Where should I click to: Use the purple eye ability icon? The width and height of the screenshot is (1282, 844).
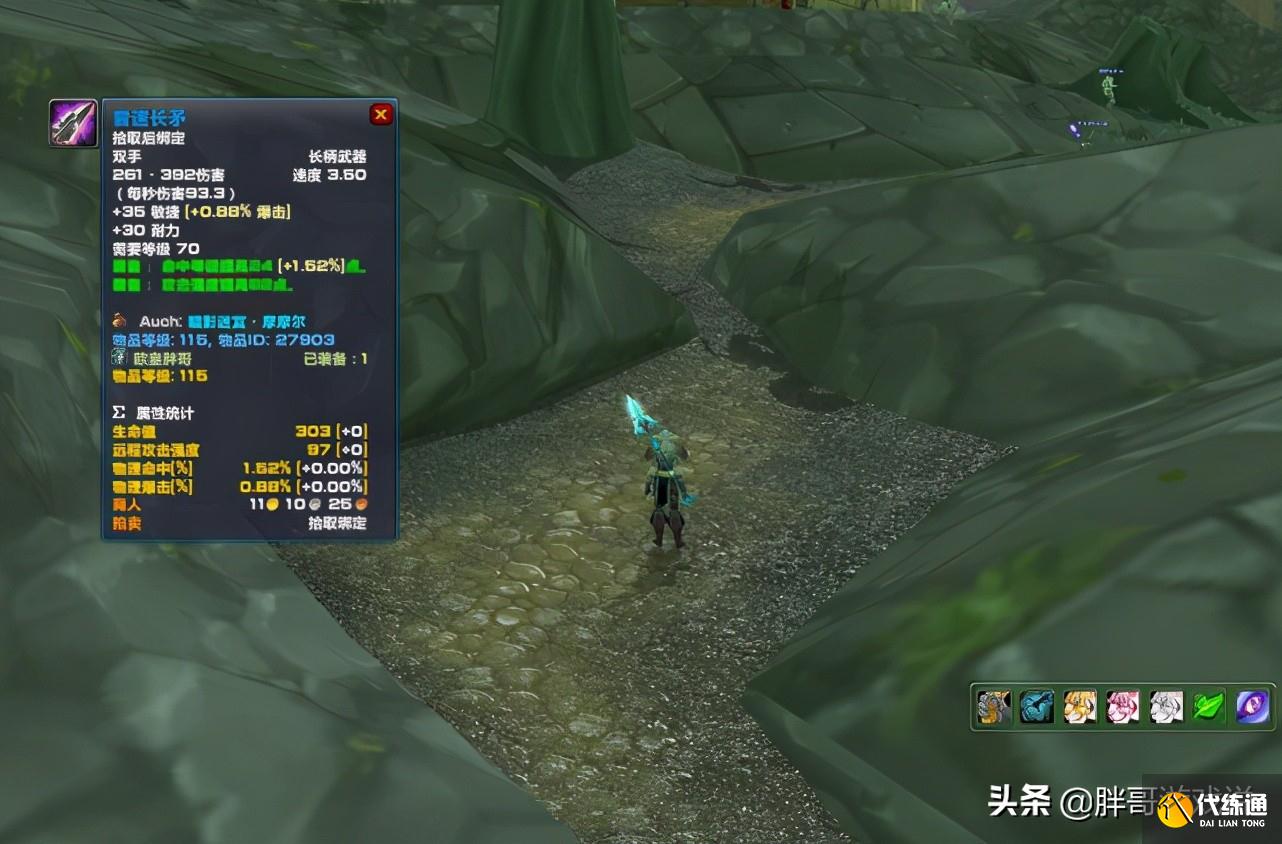tap(1252, 707)
